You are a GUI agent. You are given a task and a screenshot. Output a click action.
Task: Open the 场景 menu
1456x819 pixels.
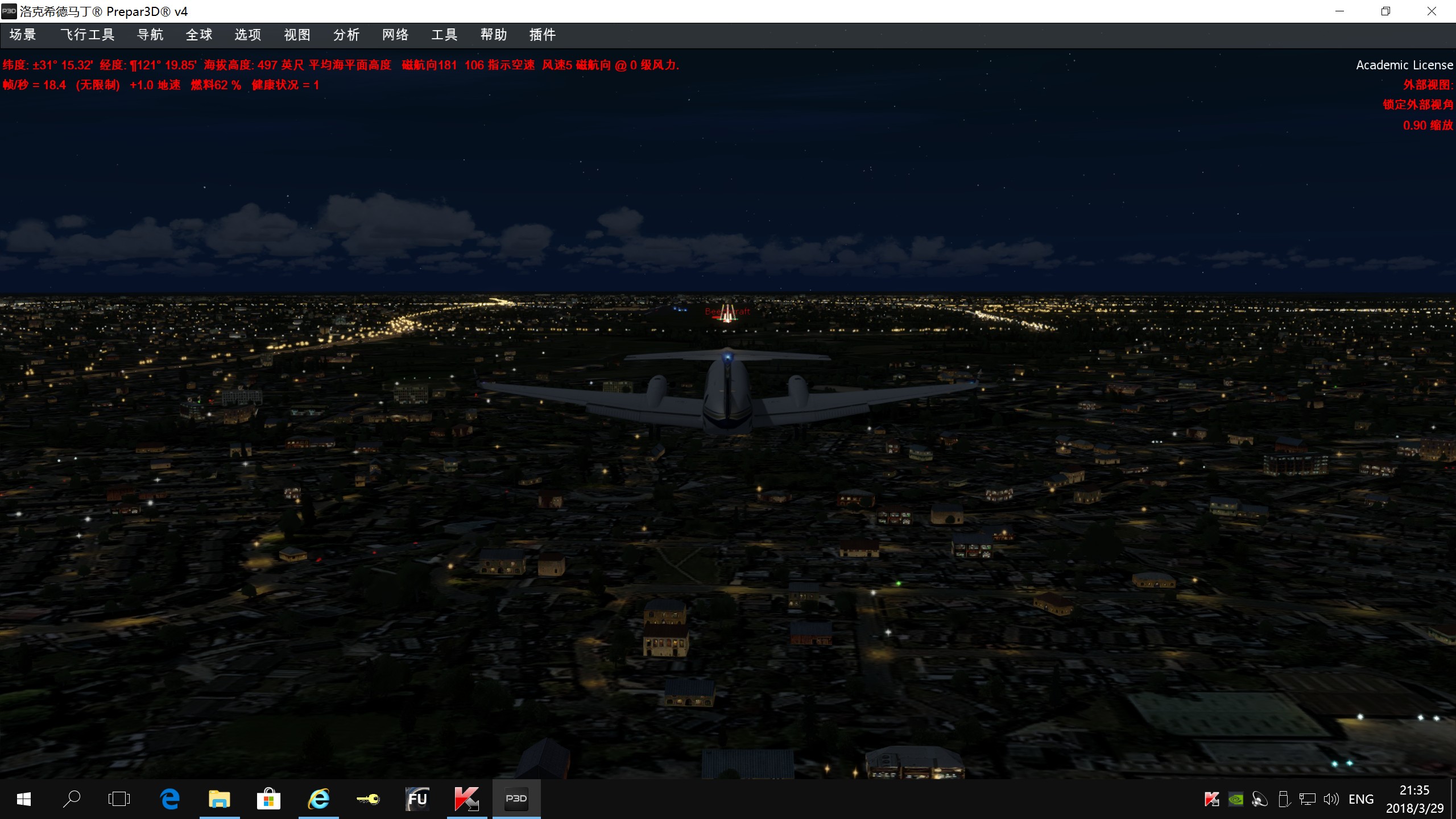(23, 35)
